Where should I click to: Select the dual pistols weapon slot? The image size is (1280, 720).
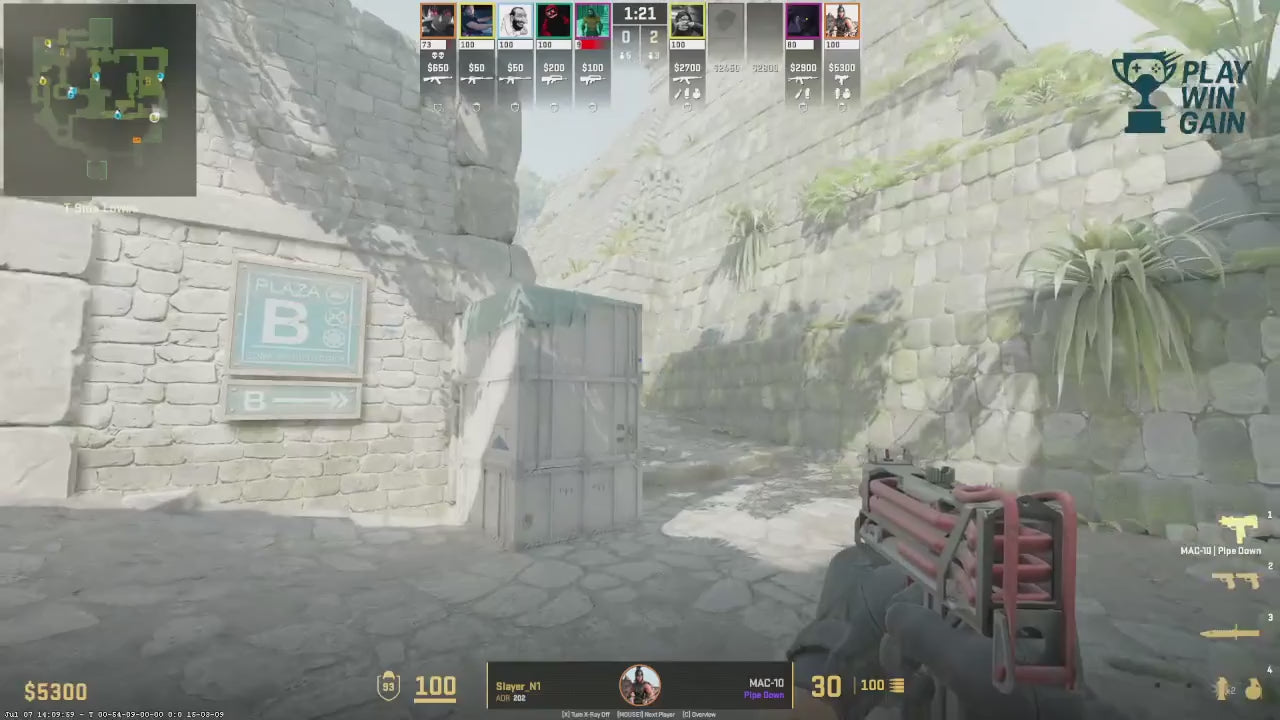coord(1238,581)
